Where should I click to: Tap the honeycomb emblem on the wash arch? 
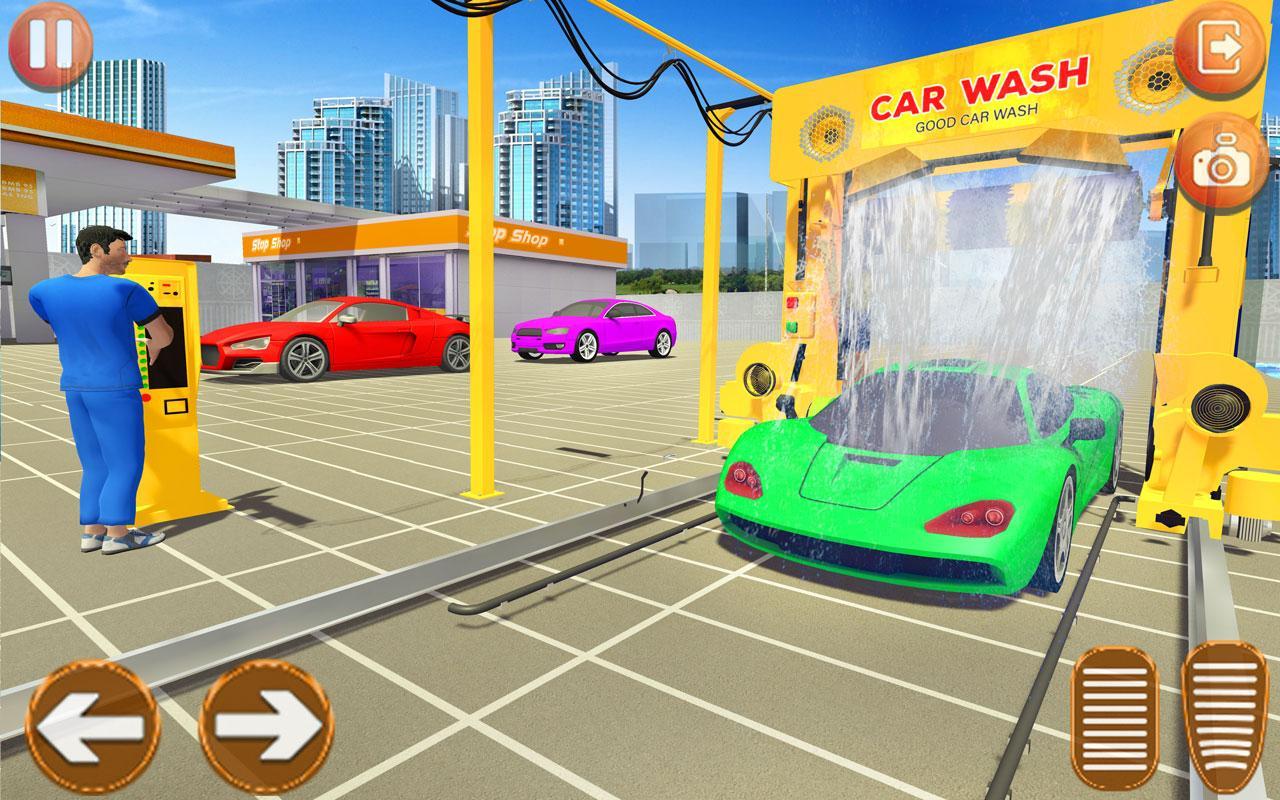[826, 130]
